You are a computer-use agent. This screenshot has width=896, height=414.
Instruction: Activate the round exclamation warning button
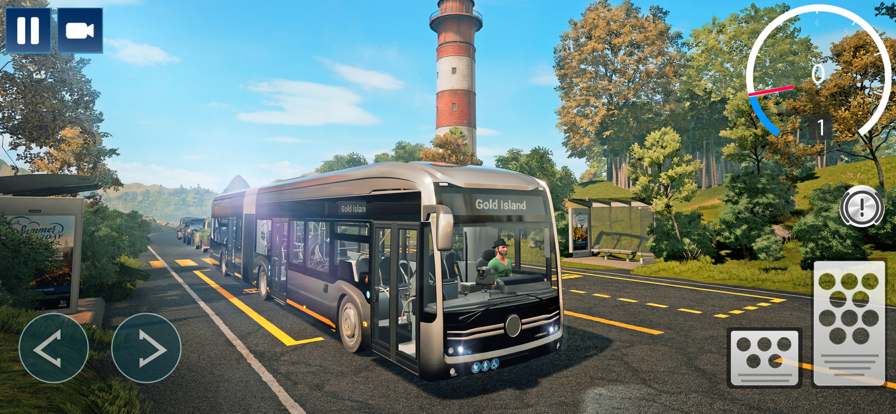(861, 206)
